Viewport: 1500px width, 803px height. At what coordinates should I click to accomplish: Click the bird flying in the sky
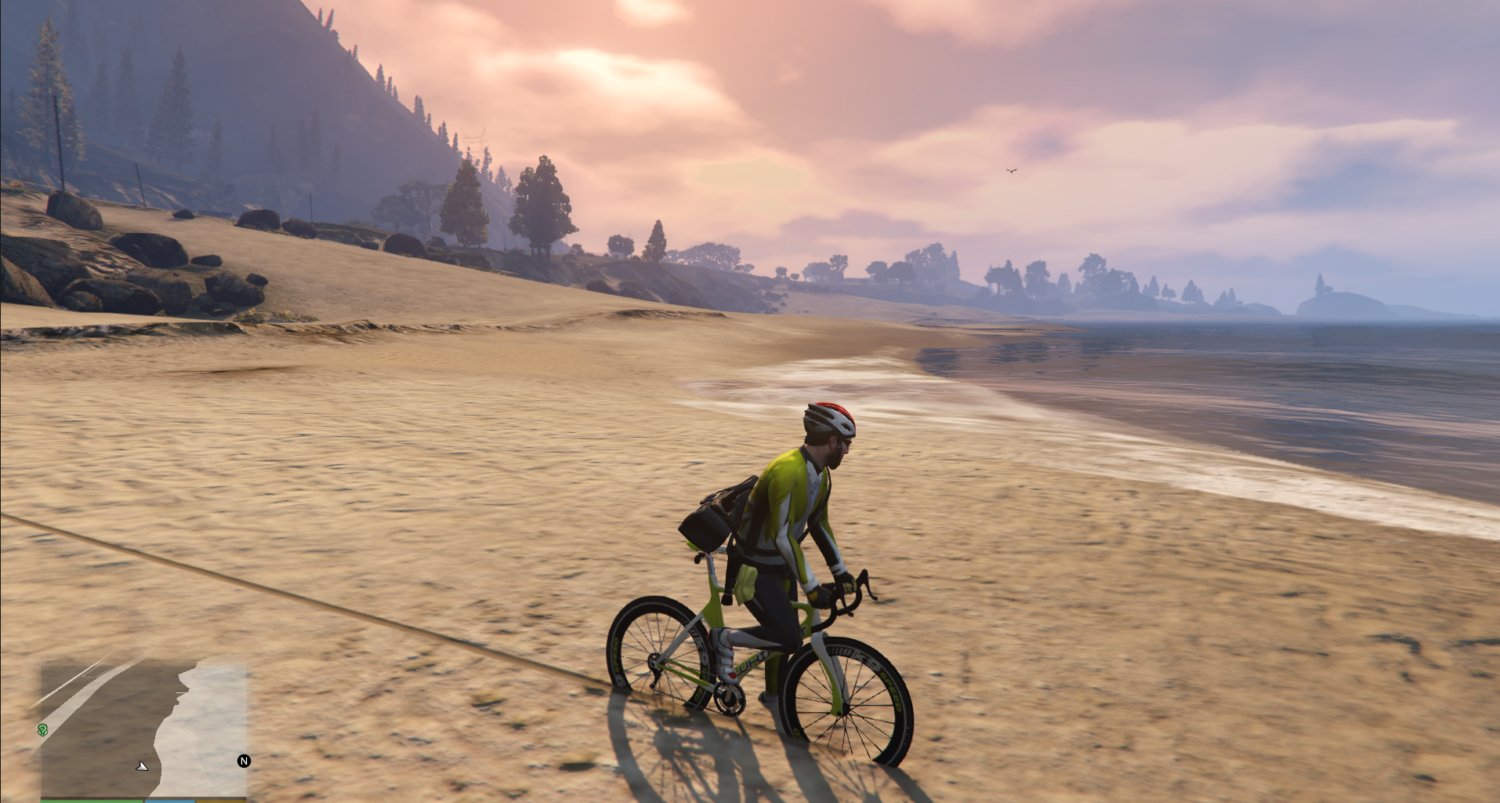1010,169
